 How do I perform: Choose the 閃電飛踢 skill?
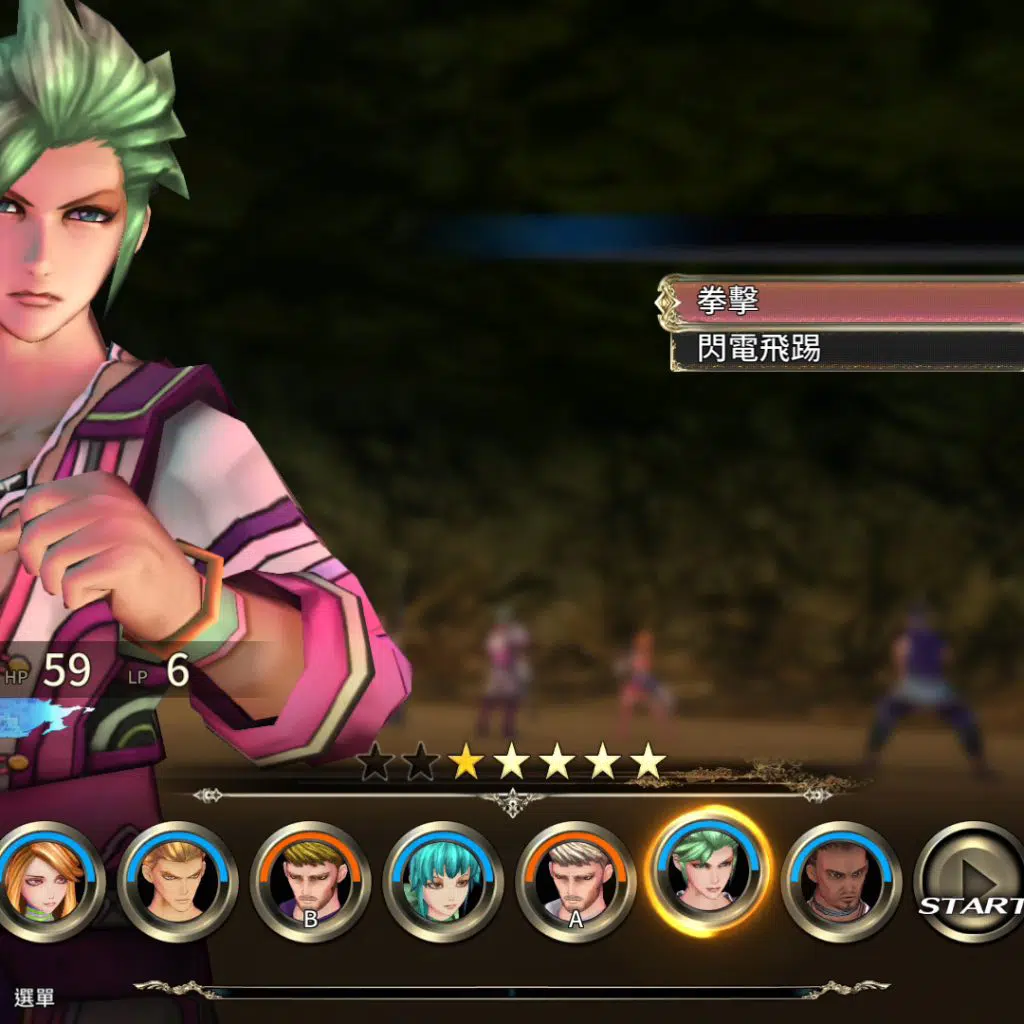tap(845, 348)
